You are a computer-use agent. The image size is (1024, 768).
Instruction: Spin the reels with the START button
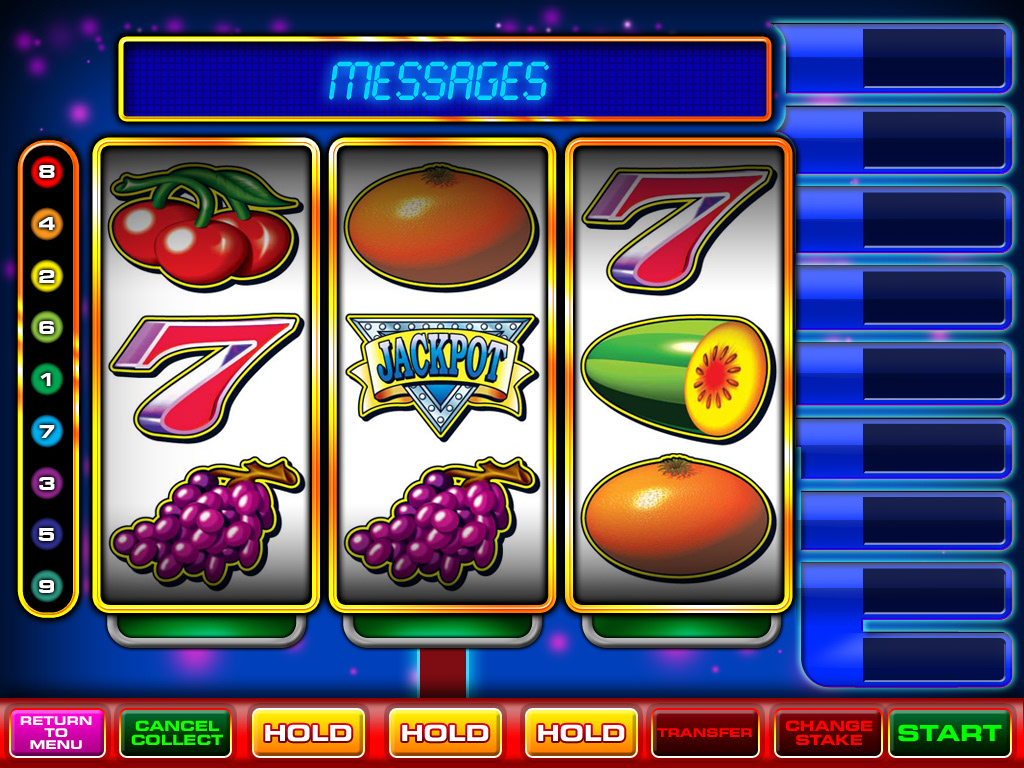click(x=949, y=733)
